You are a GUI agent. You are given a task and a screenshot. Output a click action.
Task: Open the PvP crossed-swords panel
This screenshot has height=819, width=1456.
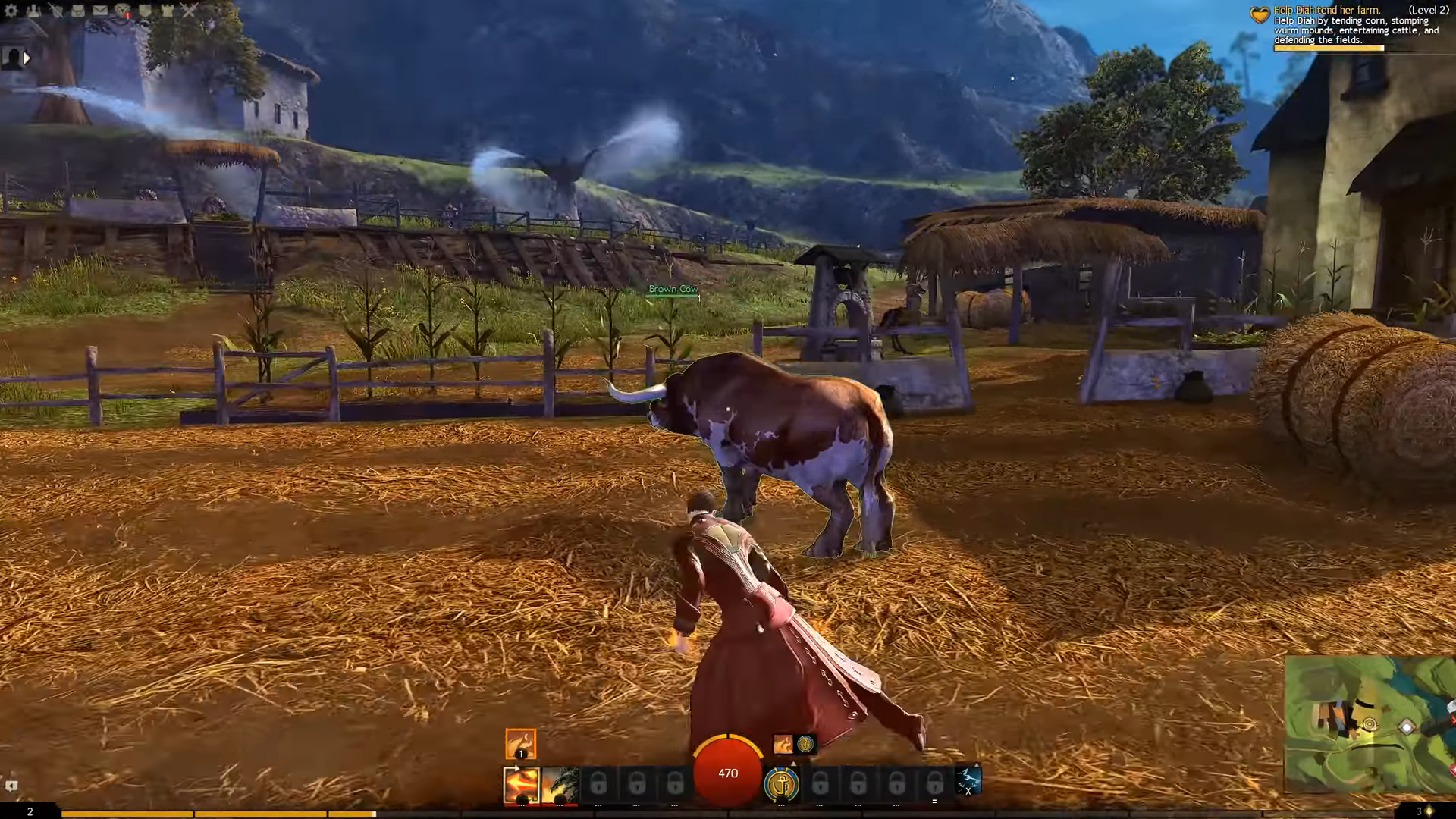(x=189, y=10)
